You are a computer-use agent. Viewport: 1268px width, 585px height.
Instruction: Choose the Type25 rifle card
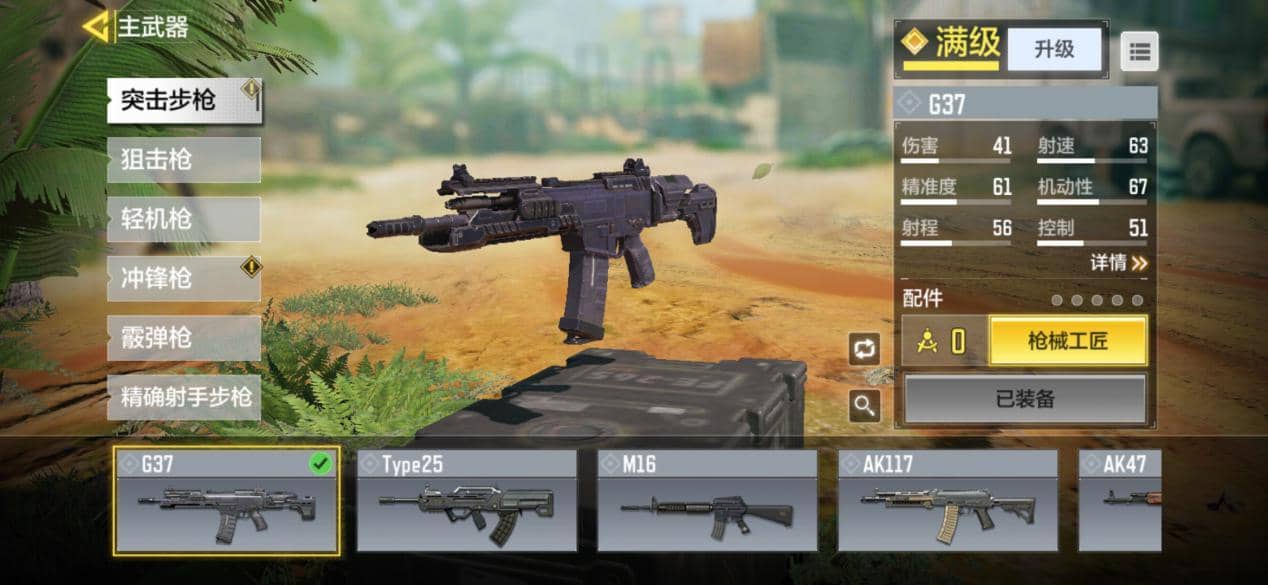coord(466,501)
